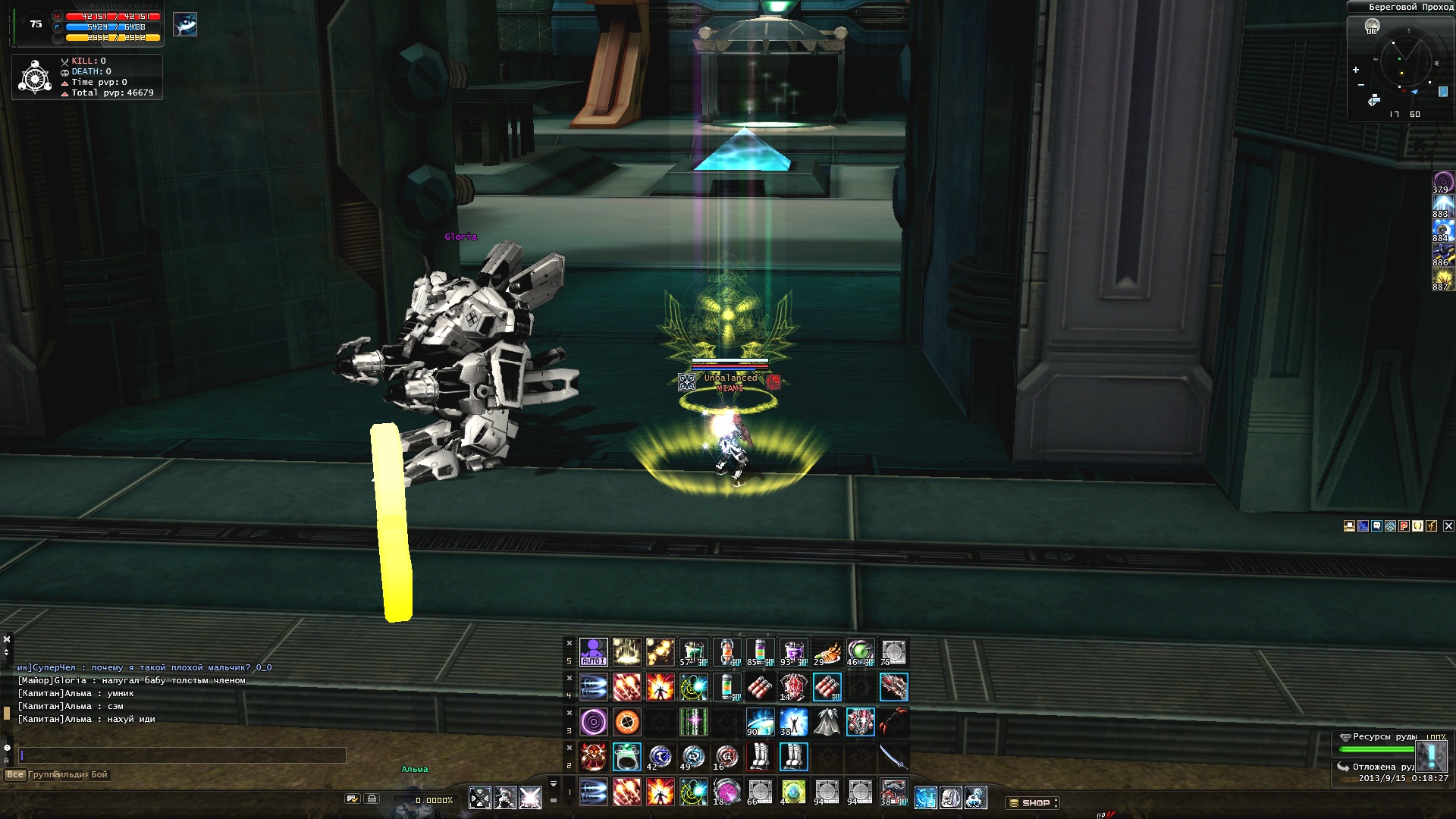Viewport: 1456px width, 819px height.
Task: Use the green gem ring slot
Action: 626,757
